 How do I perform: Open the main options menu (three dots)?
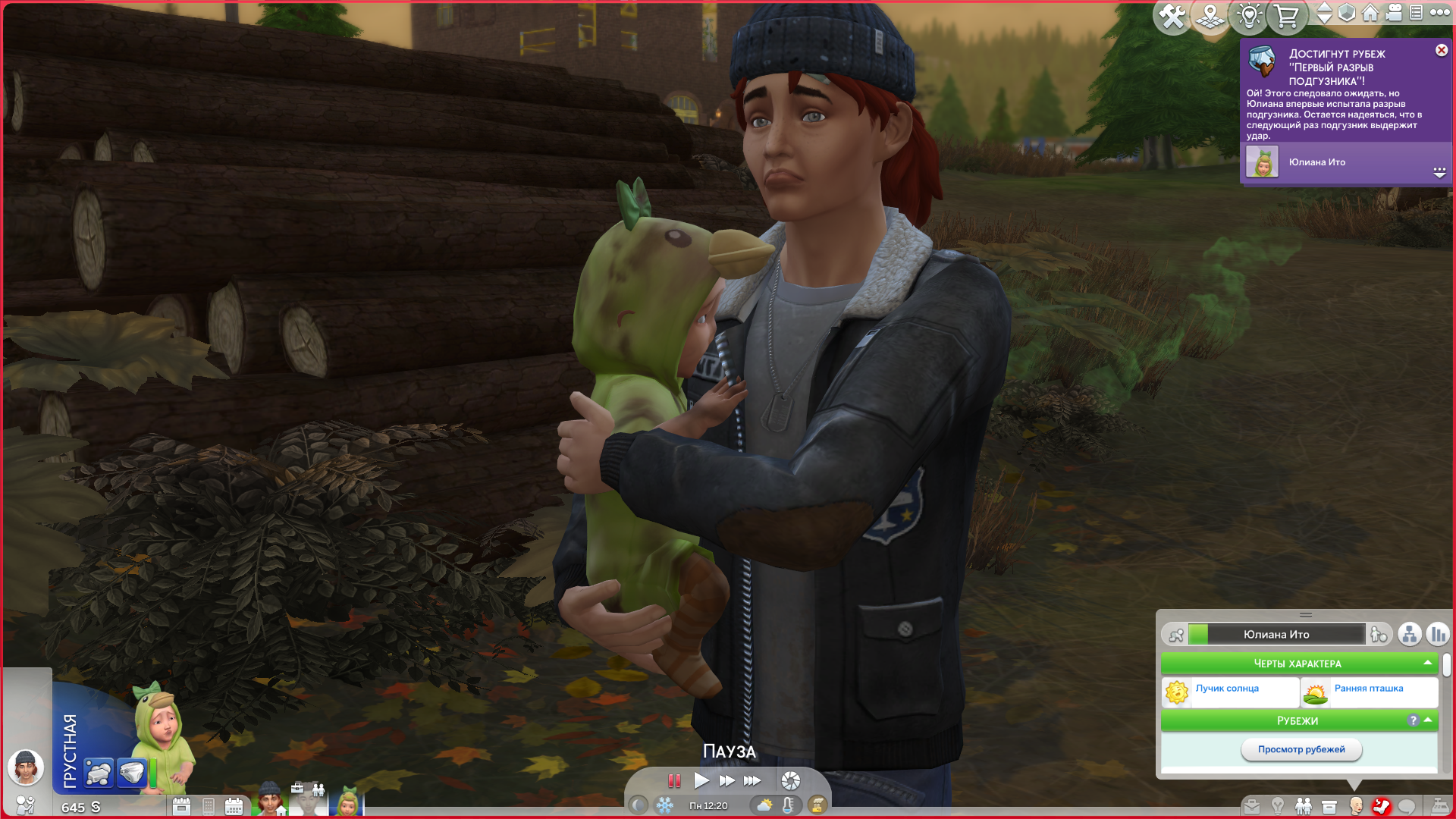tap(1439, 12)
